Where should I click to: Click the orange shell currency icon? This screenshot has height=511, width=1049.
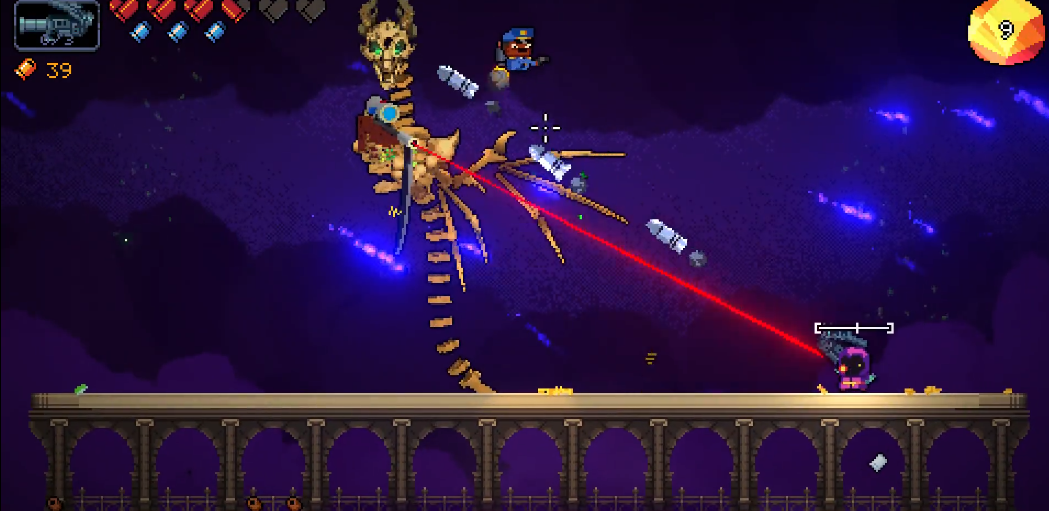tap(26, 69)
